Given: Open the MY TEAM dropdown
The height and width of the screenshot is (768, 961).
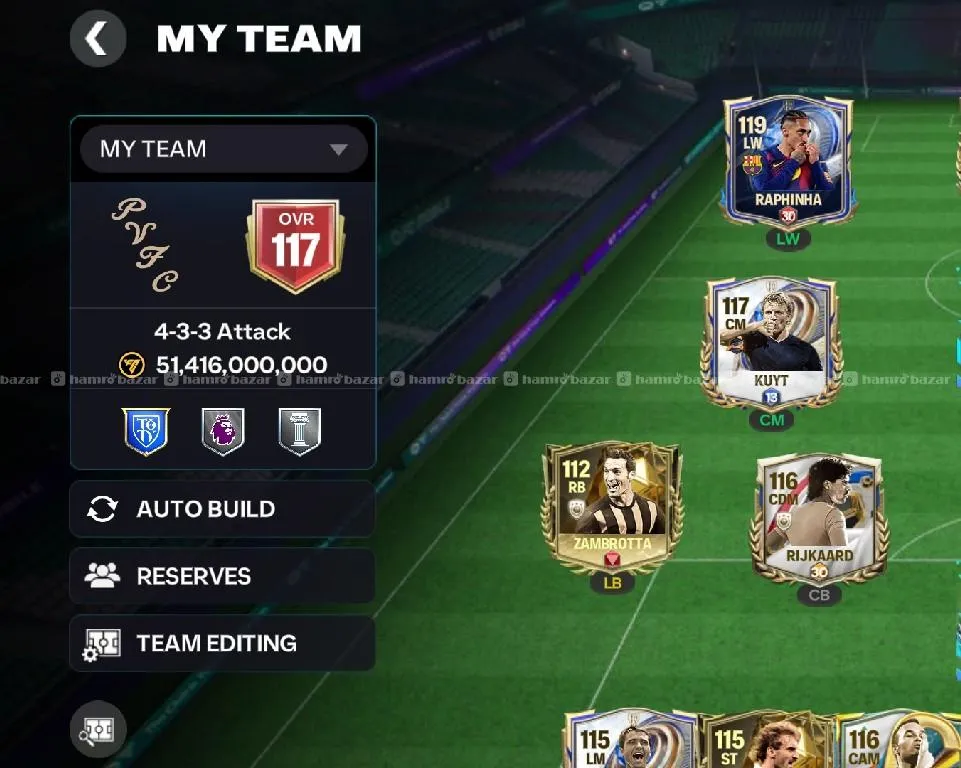Looking at the screenshot, I should point(224,149).
